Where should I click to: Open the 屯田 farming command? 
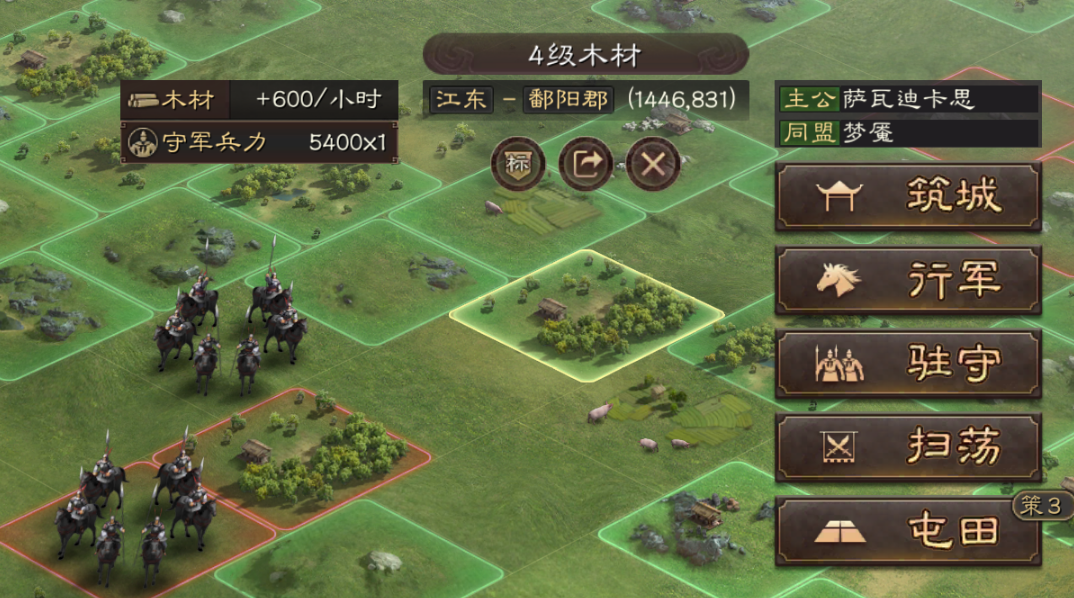point(908,531)
